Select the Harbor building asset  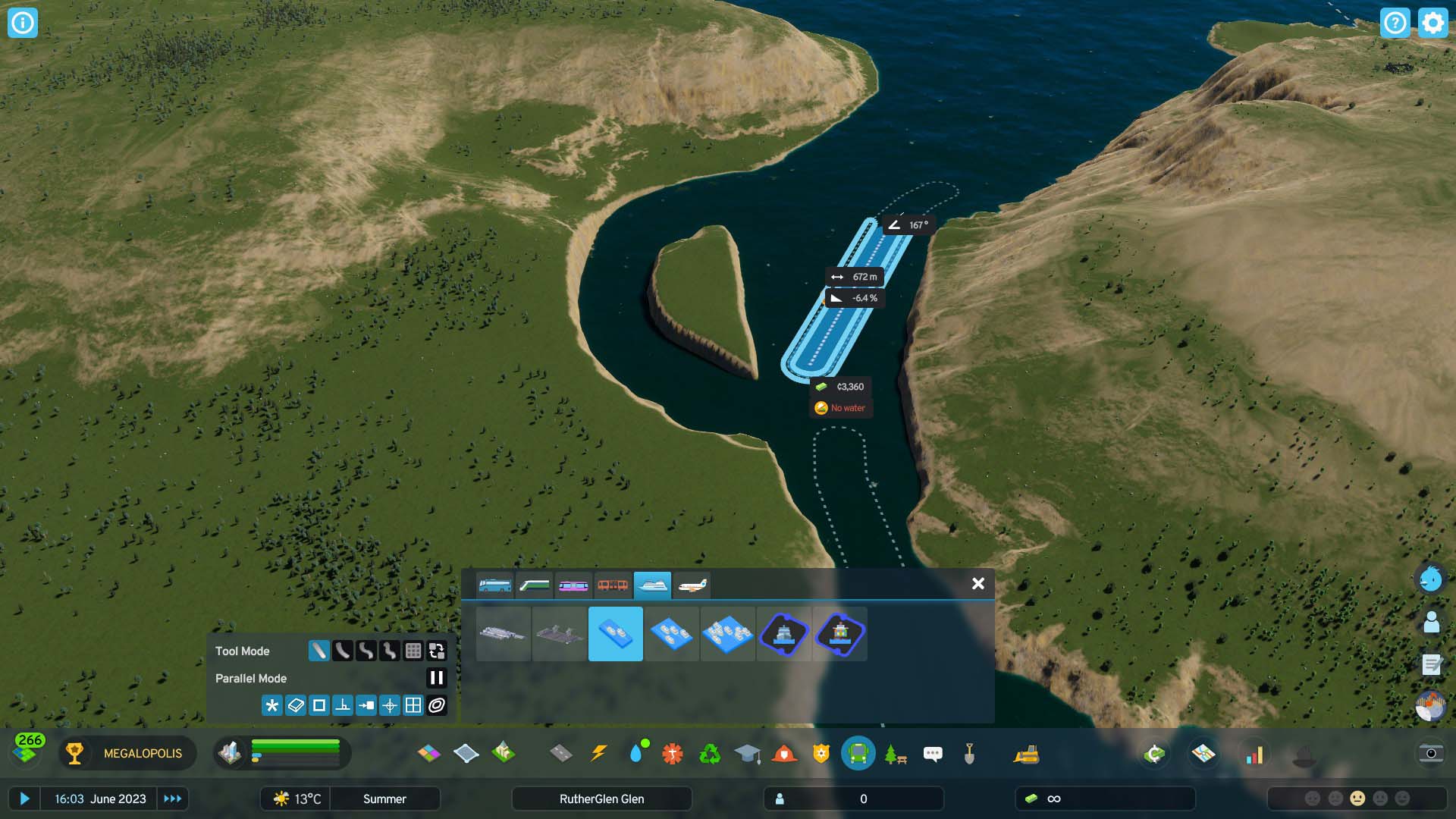click(x=783, y=635)
